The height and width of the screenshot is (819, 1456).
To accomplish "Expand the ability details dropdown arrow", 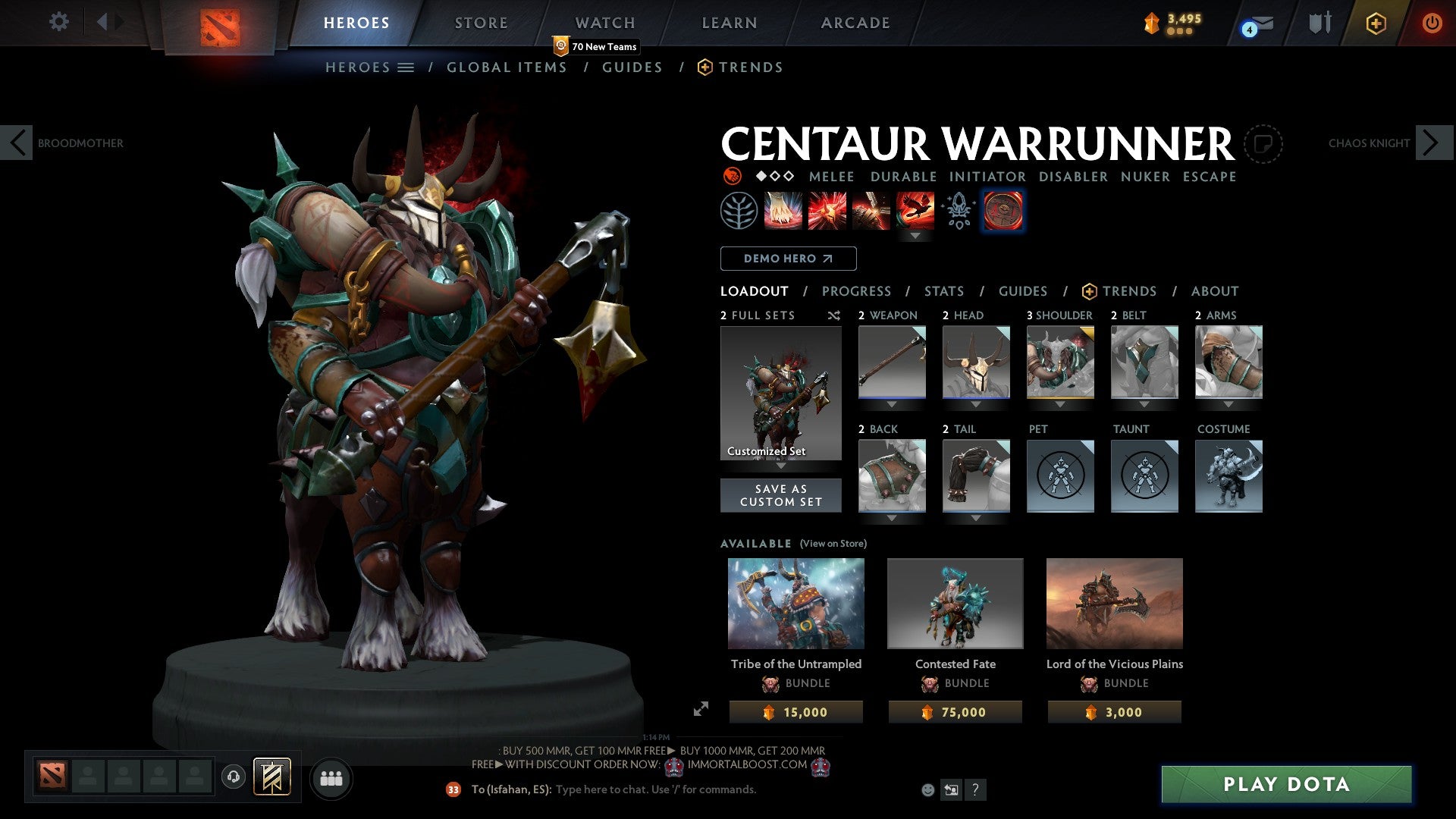I will click(x=916, y=236).
